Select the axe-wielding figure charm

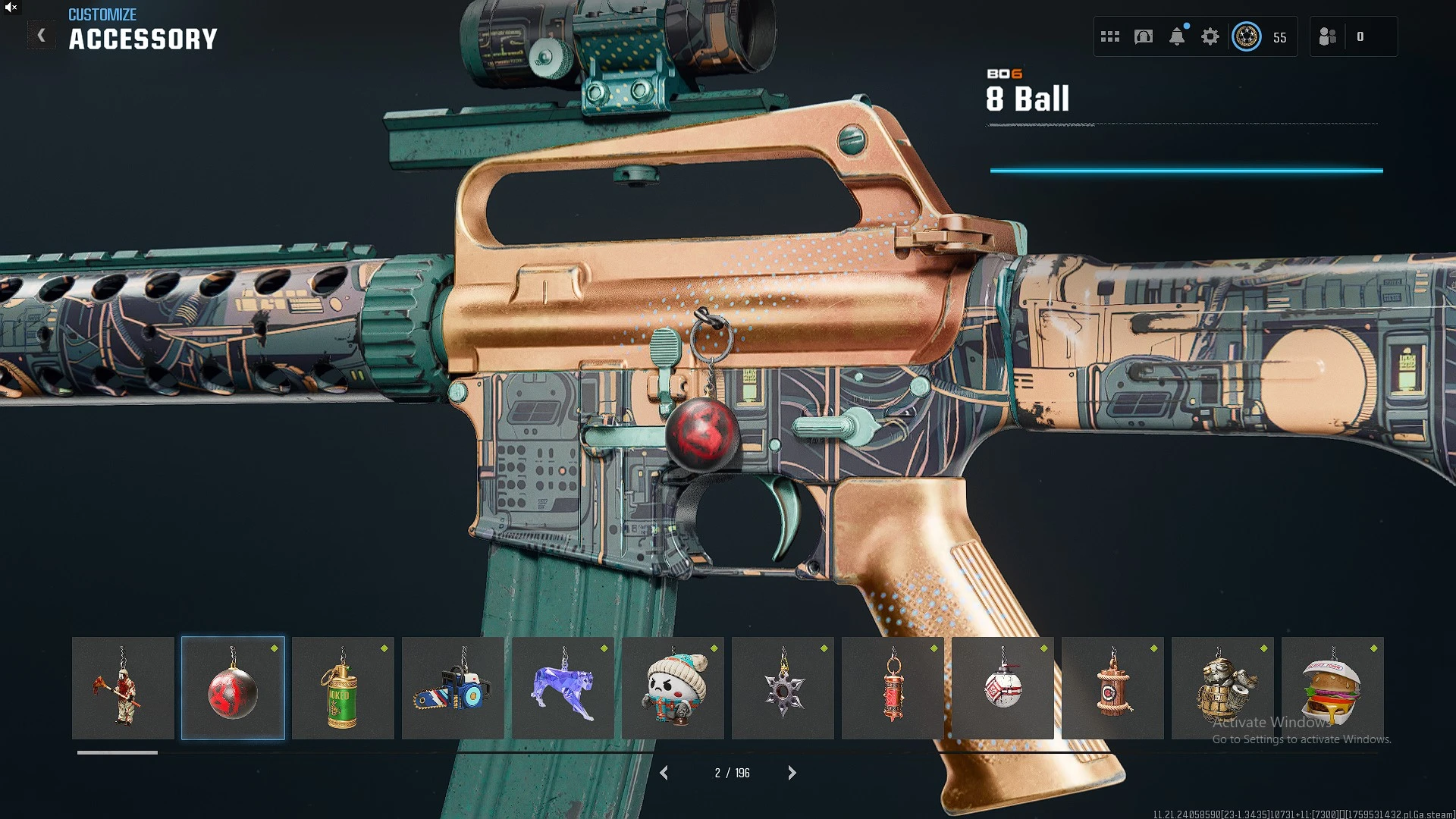[123, 689]
